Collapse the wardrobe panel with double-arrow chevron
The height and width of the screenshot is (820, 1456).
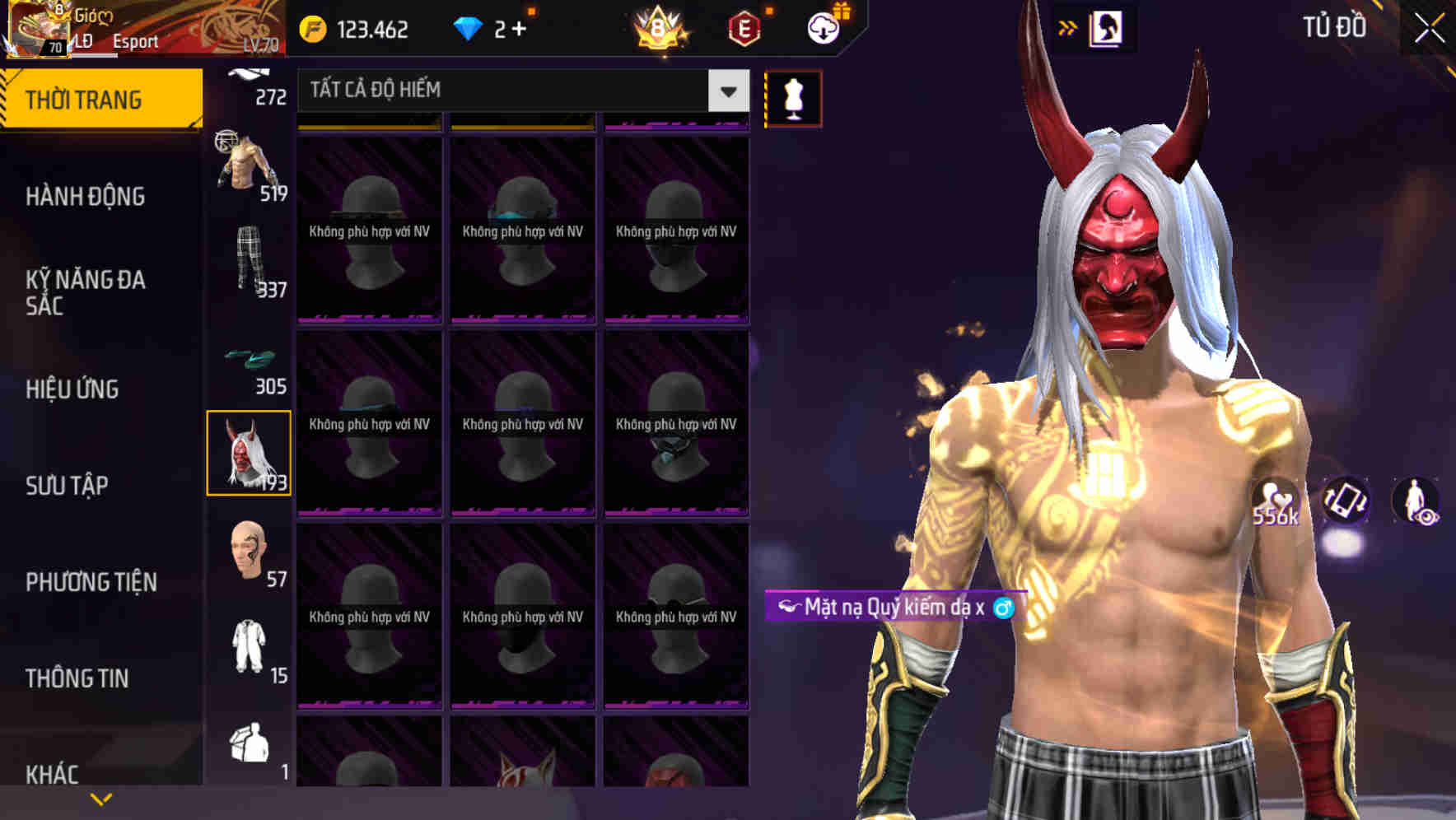[x=1068, y=26]
